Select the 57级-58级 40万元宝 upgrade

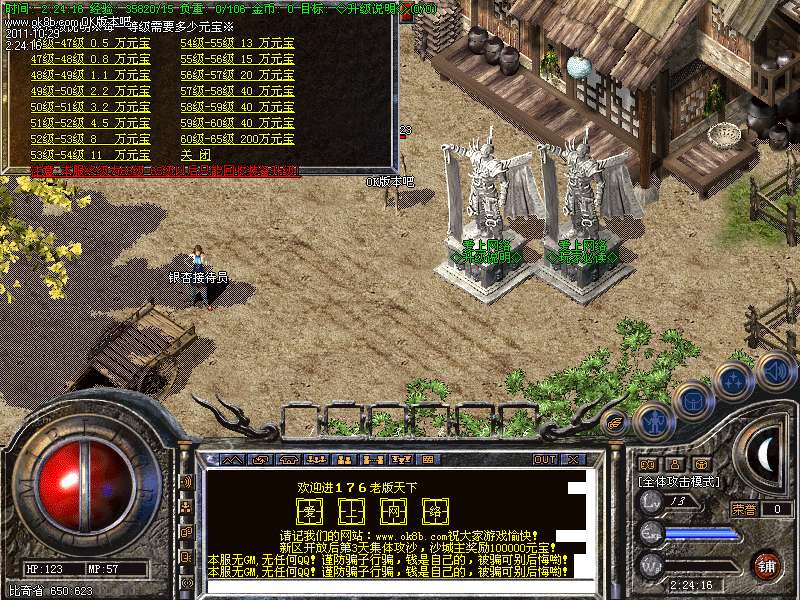click(237, 91)
